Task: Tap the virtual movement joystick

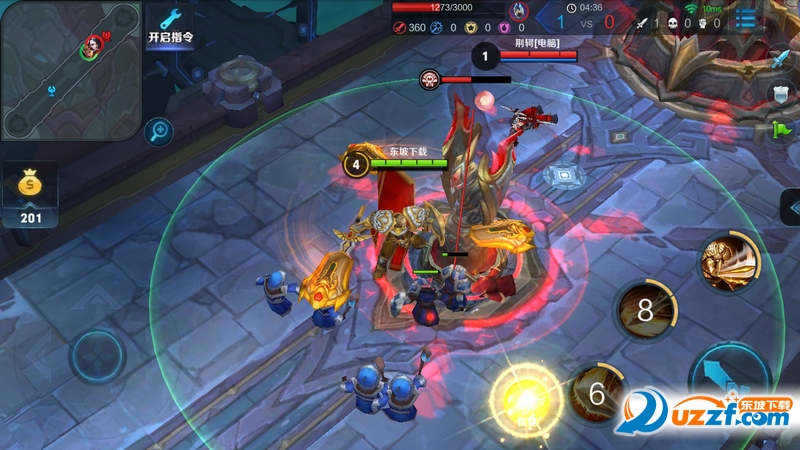Action: coord(97,357)
